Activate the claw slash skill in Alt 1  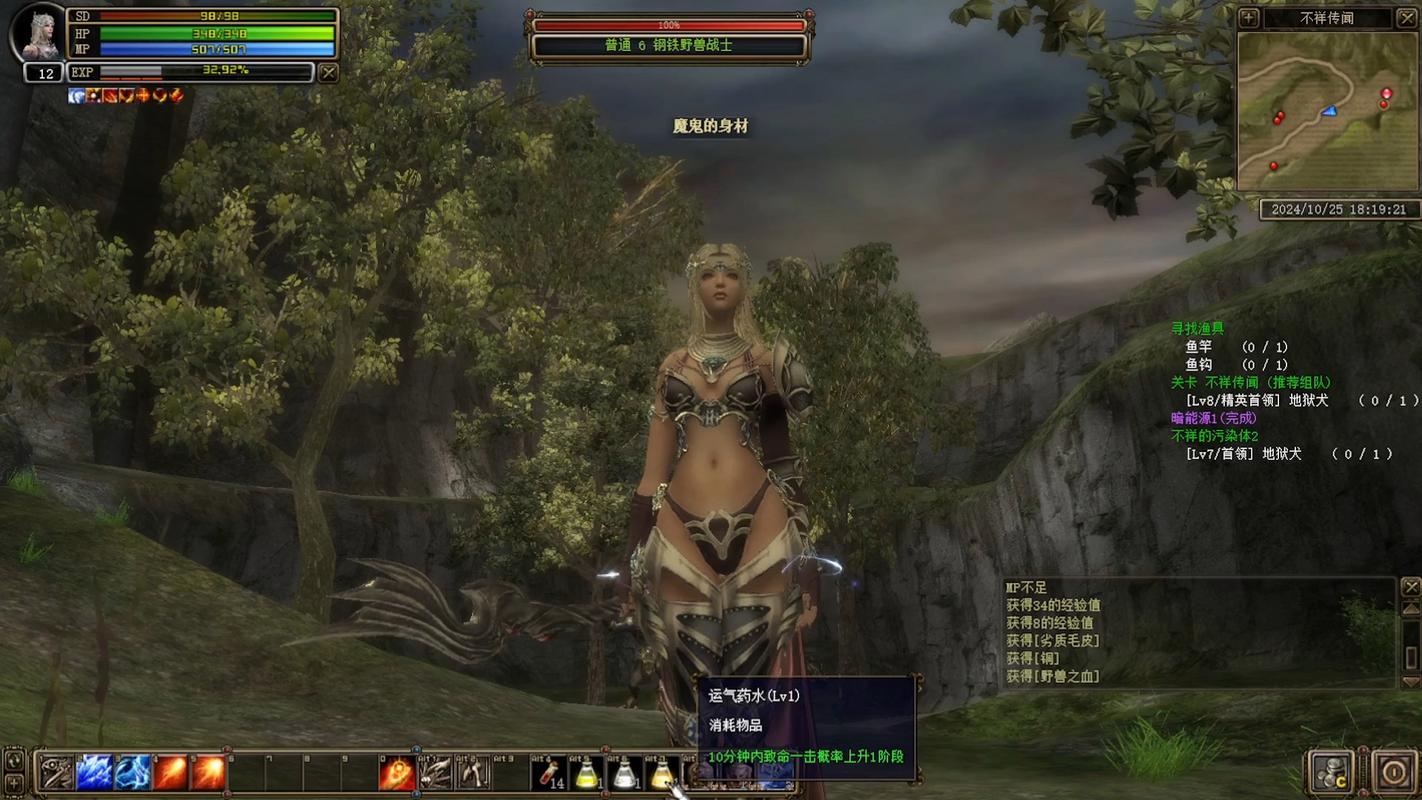pos(435,773)
